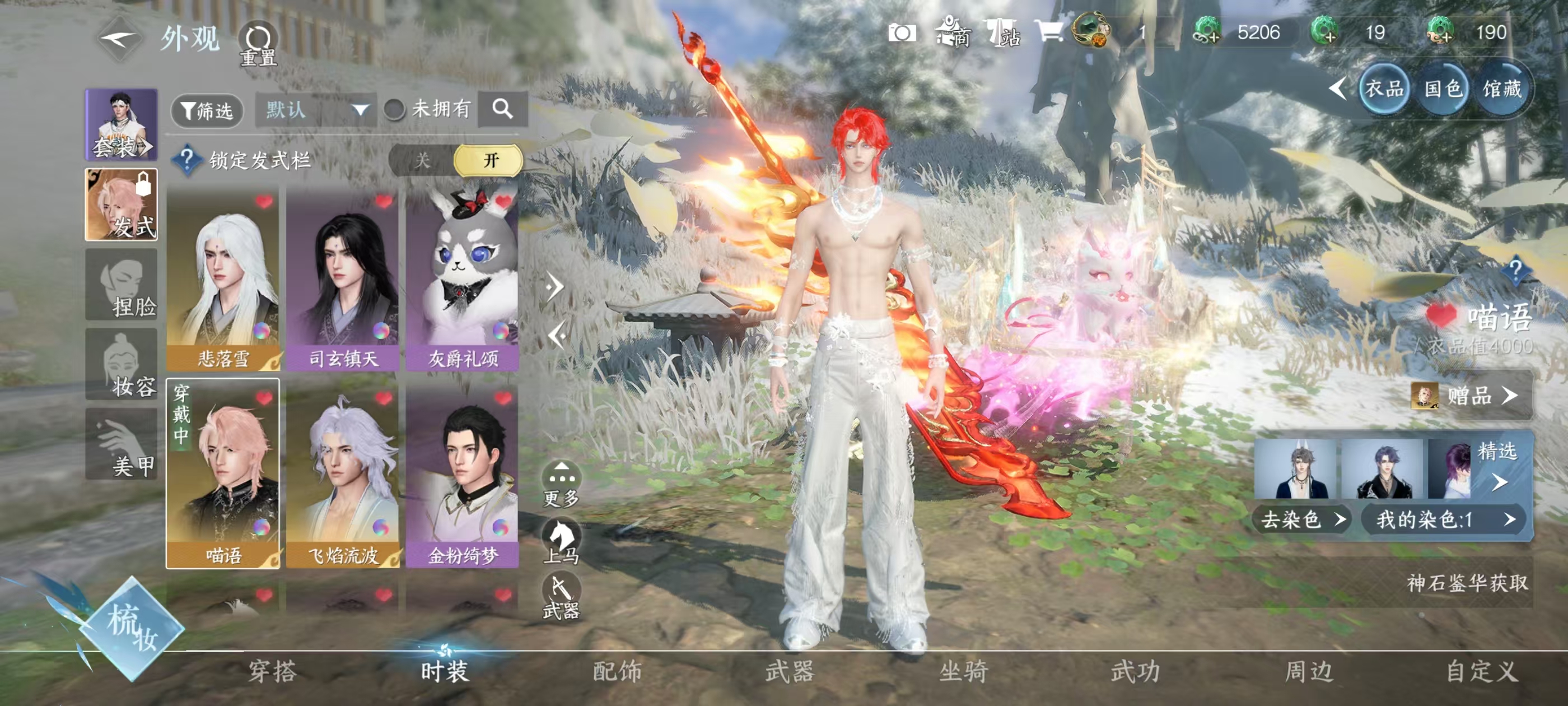Image resolution: width=1568 pixels, height=706 pixels.
Task: Take a photo with camera icon
Action: click(902, 33)
